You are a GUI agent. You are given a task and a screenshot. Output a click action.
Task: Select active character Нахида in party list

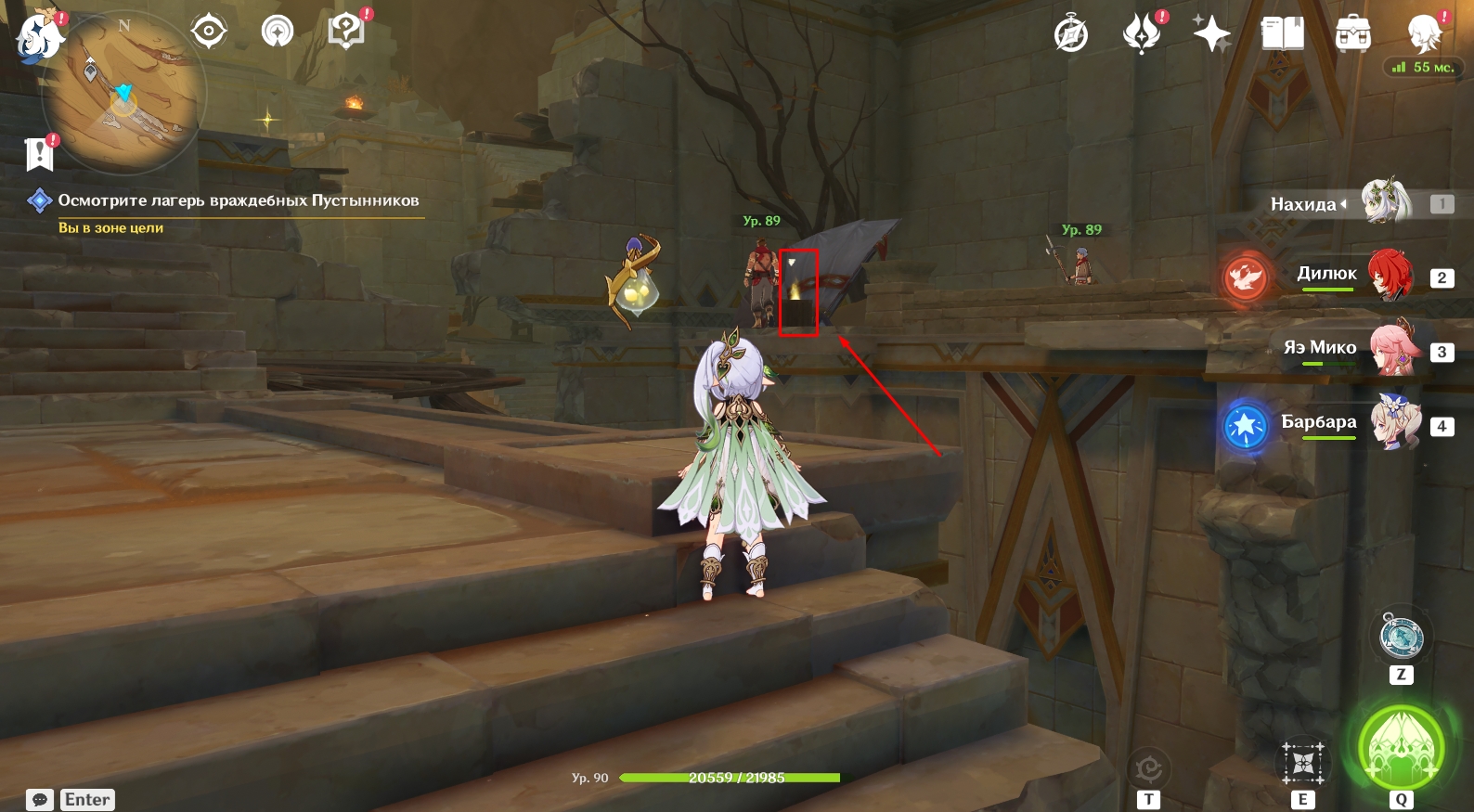(x=1384, y=202)
